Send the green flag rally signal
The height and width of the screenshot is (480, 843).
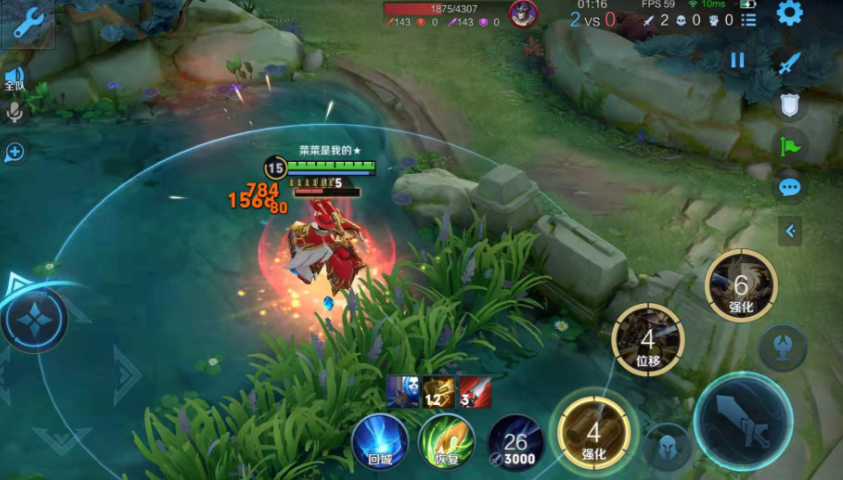[790, 146]
